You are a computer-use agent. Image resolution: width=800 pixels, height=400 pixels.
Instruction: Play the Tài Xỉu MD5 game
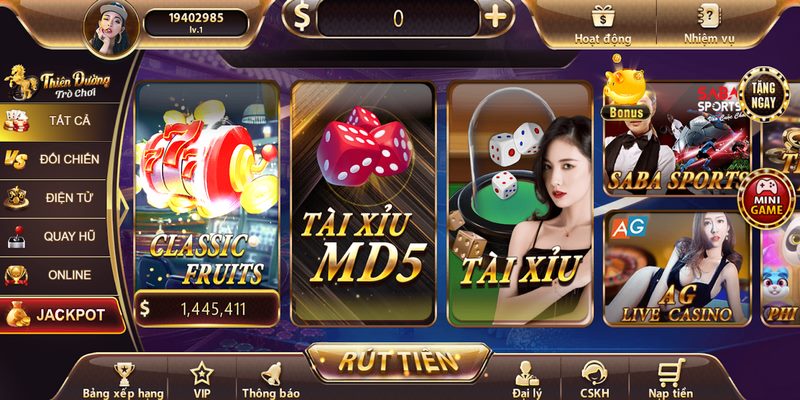tap(364, 200)
